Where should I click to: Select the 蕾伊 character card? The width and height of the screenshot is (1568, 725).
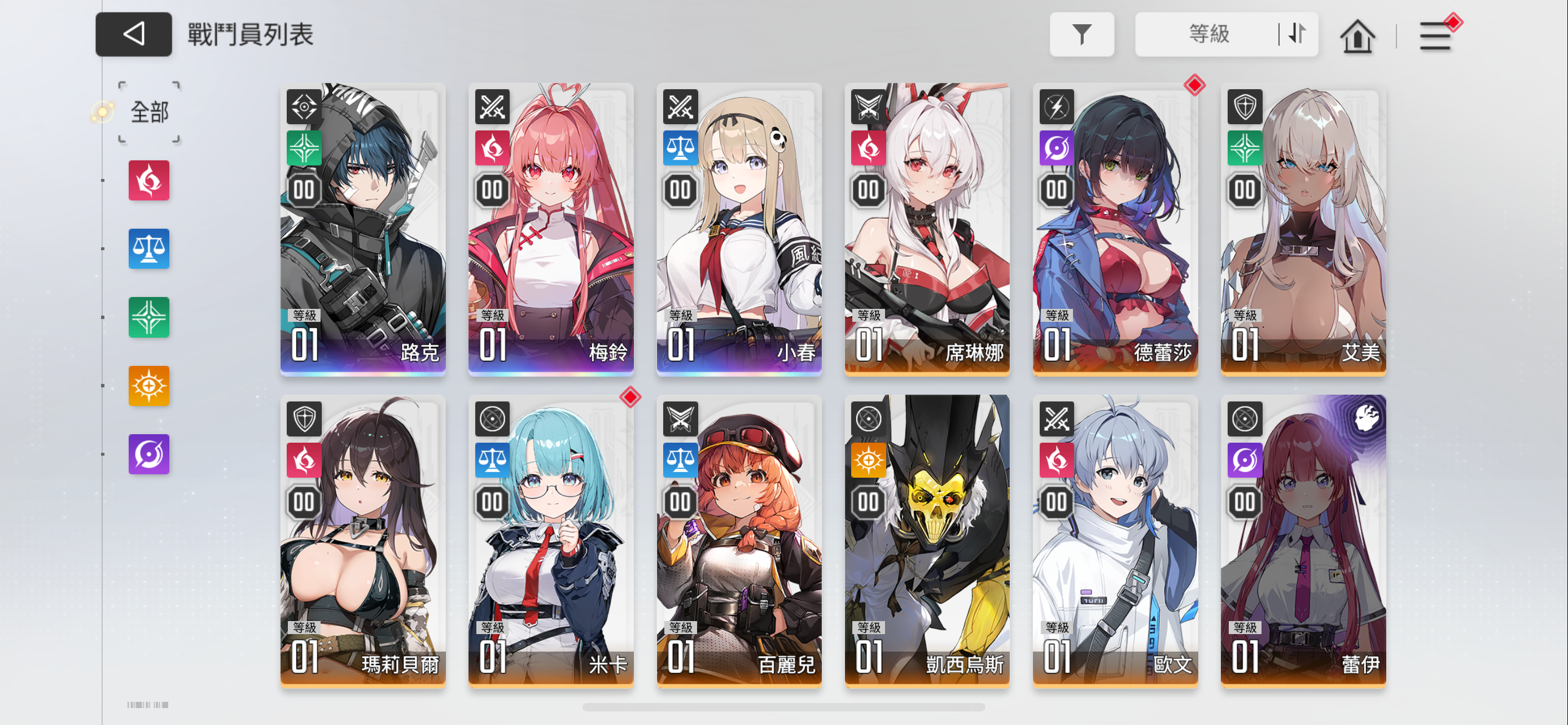(1303, 541)
